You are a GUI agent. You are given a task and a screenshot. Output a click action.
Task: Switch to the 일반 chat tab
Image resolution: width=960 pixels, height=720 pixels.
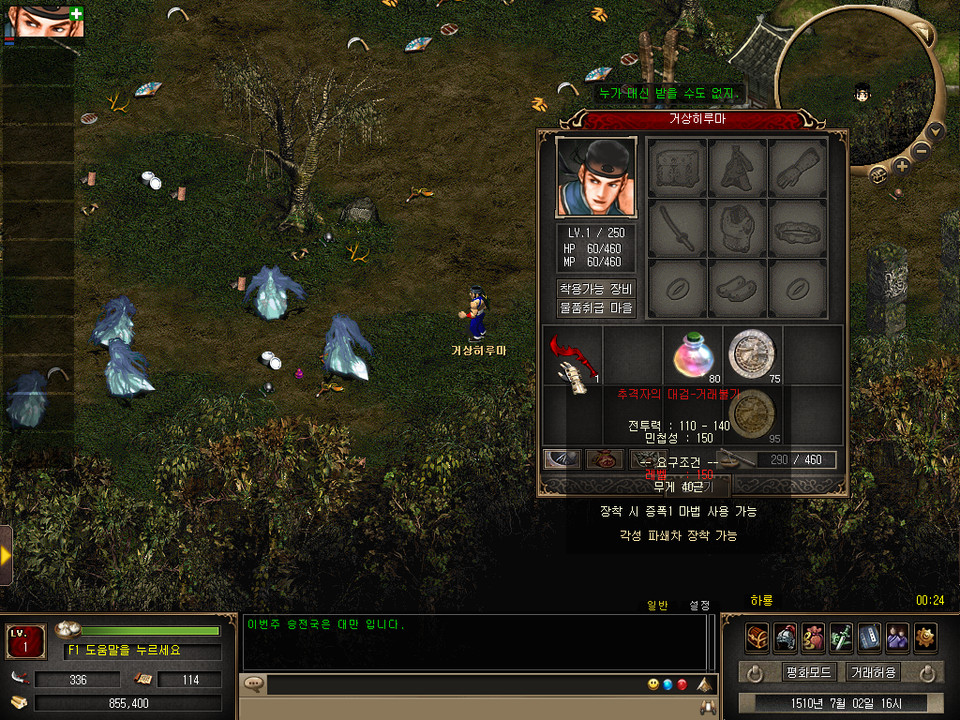click(x=656, y=605)
